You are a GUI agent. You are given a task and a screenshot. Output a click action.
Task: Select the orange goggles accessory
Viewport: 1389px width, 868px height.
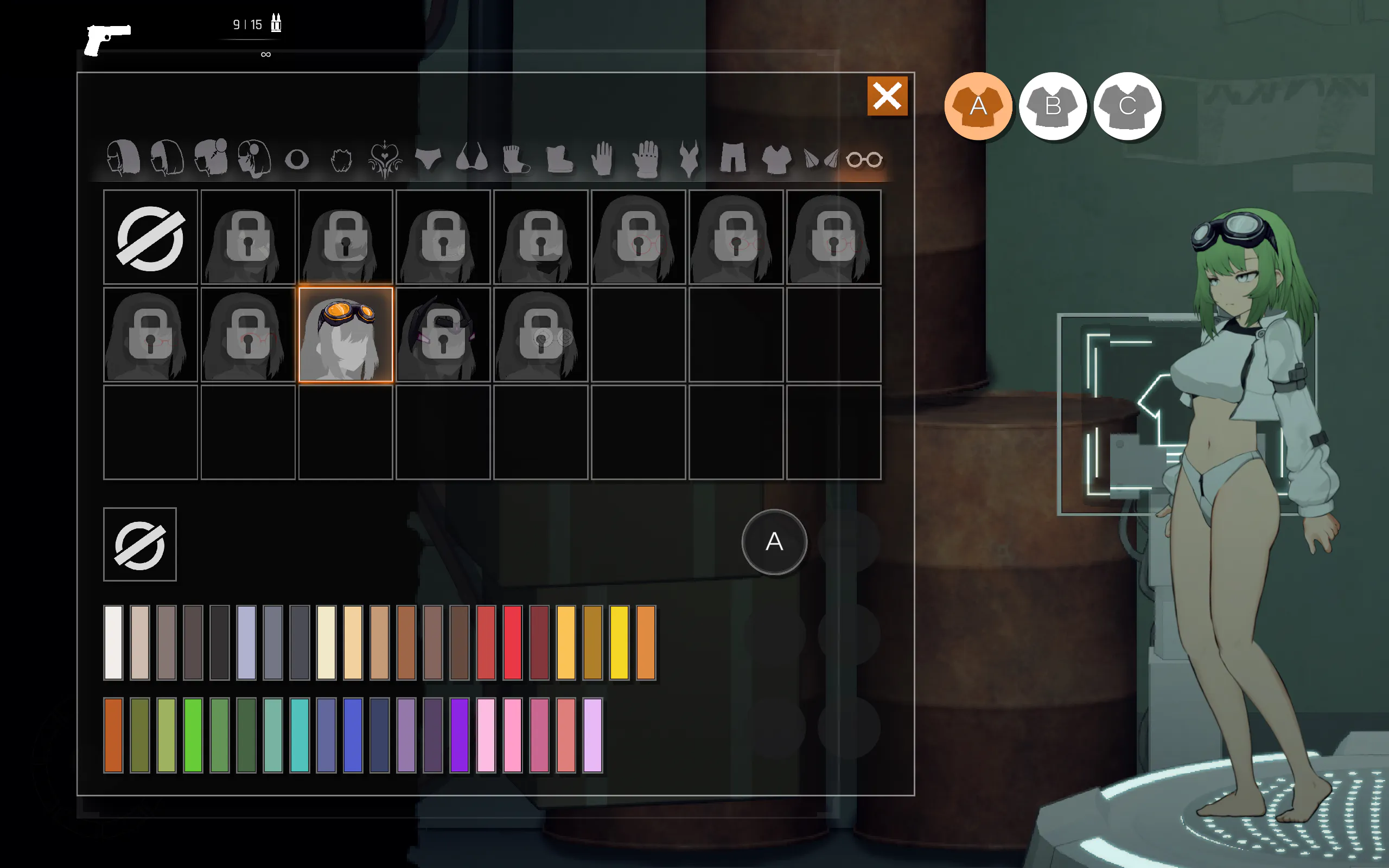(x=346, y=335)
